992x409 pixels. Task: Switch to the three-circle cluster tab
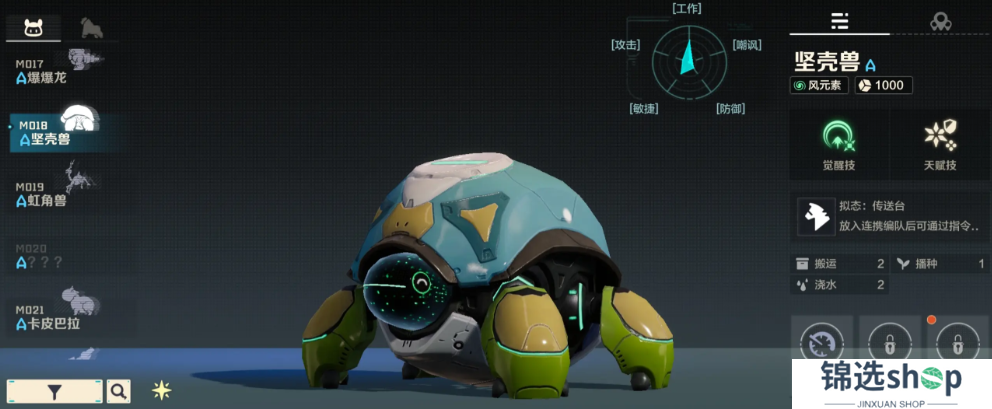[x=940, y=21]
